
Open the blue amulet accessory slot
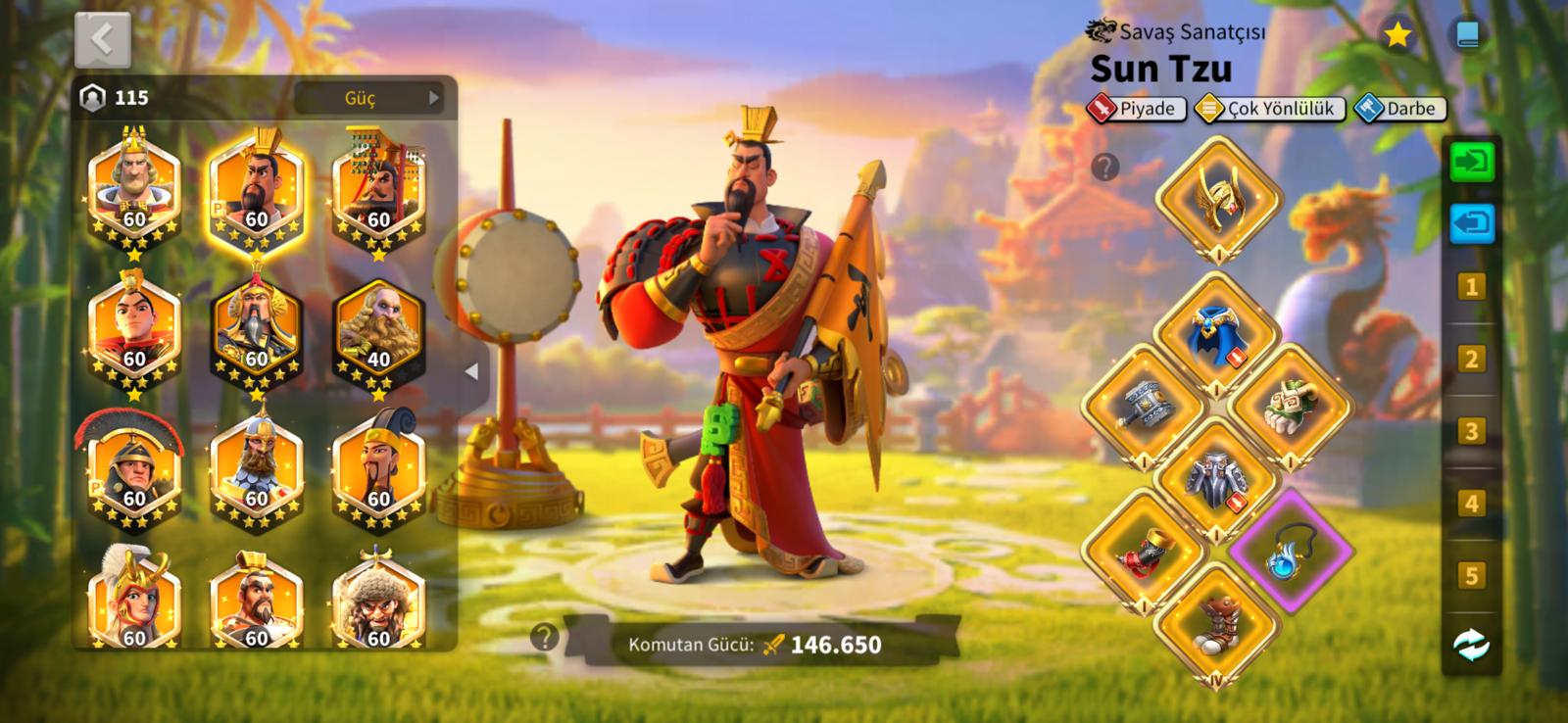[1291, 551]
